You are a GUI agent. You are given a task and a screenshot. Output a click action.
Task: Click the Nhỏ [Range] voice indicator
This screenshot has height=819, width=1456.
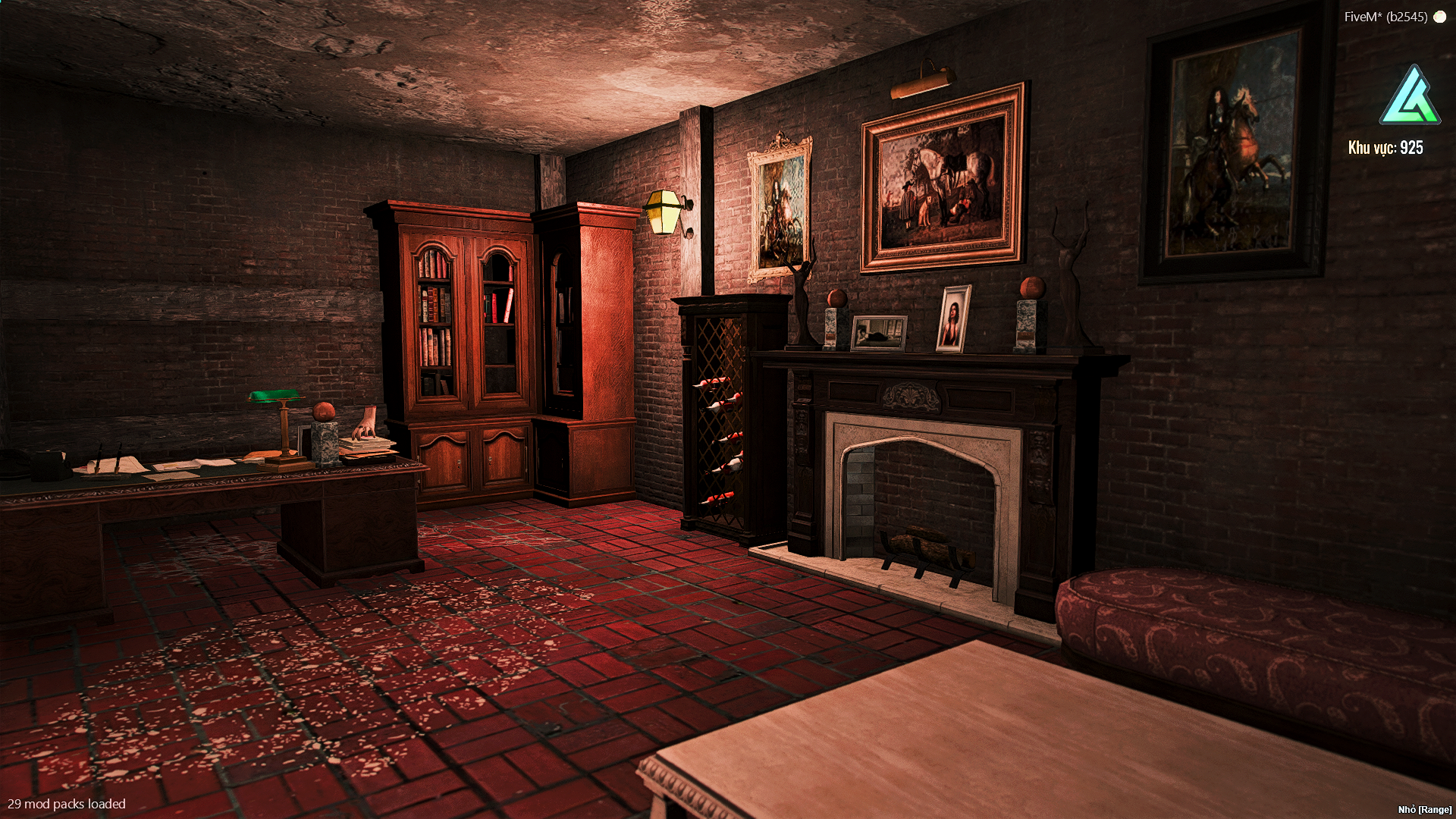click(1424, 810)
